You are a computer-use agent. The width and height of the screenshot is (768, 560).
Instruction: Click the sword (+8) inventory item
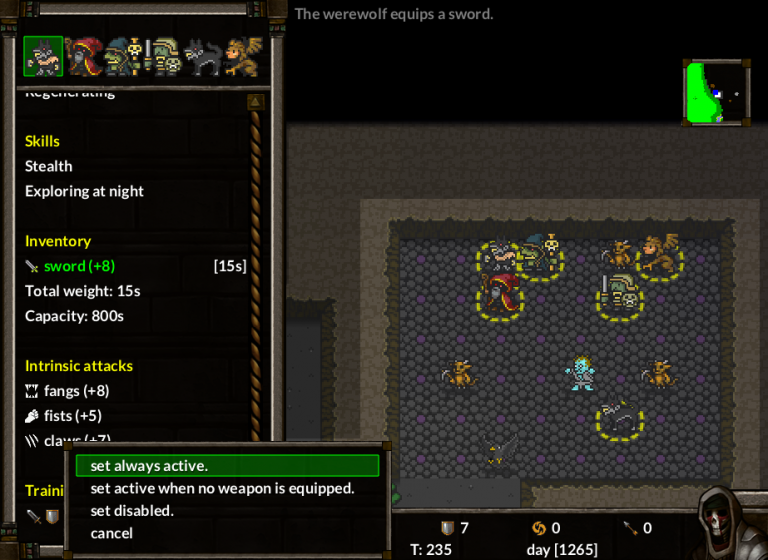pos(78,266)
